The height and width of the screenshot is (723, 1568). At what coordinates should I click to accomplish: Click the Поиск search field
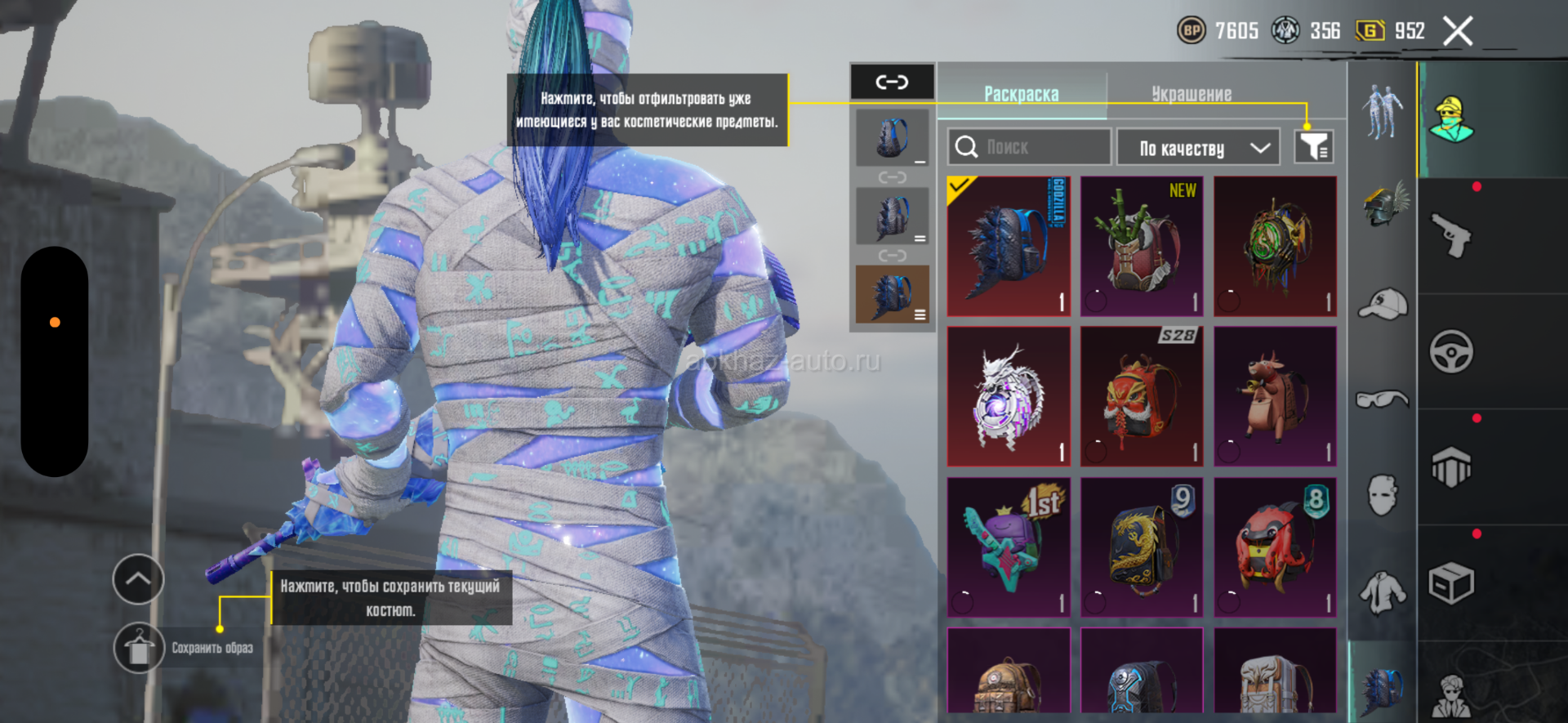1029,147
